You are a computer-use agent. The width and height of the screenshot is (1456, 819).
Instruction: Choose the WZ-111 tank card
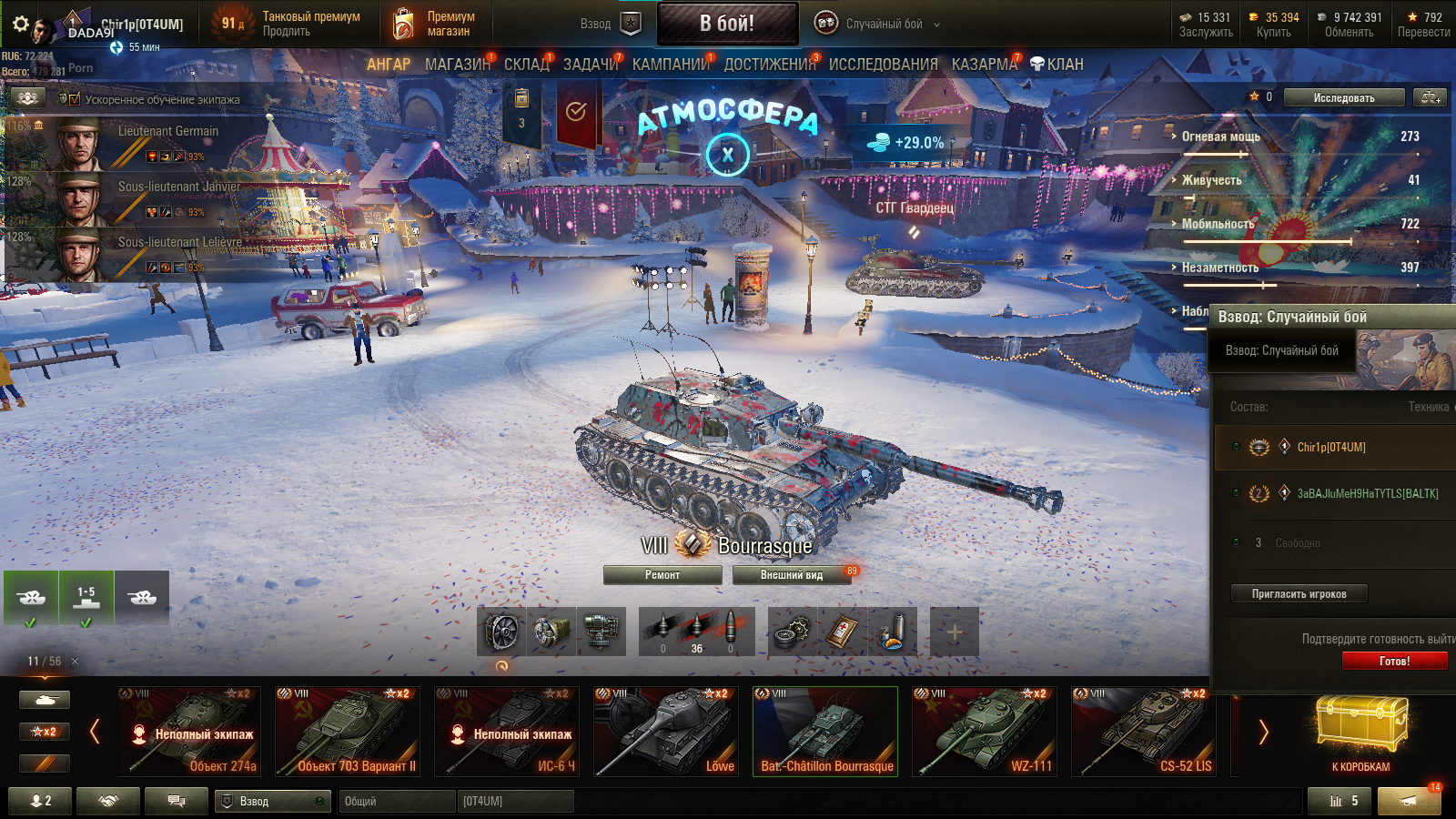[x=985, y=732]
